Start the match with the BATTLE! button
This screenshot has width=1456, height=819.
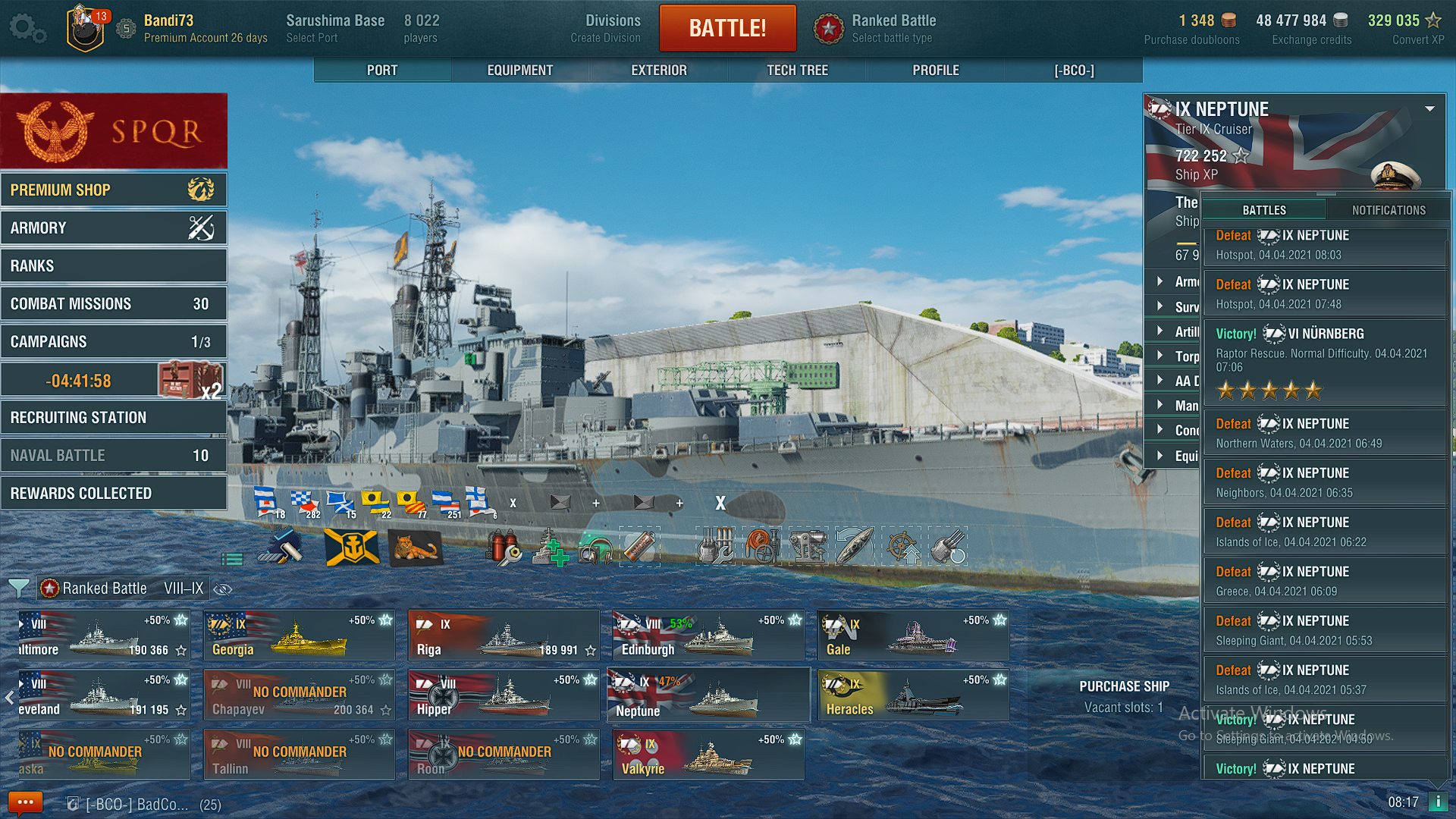727,28
